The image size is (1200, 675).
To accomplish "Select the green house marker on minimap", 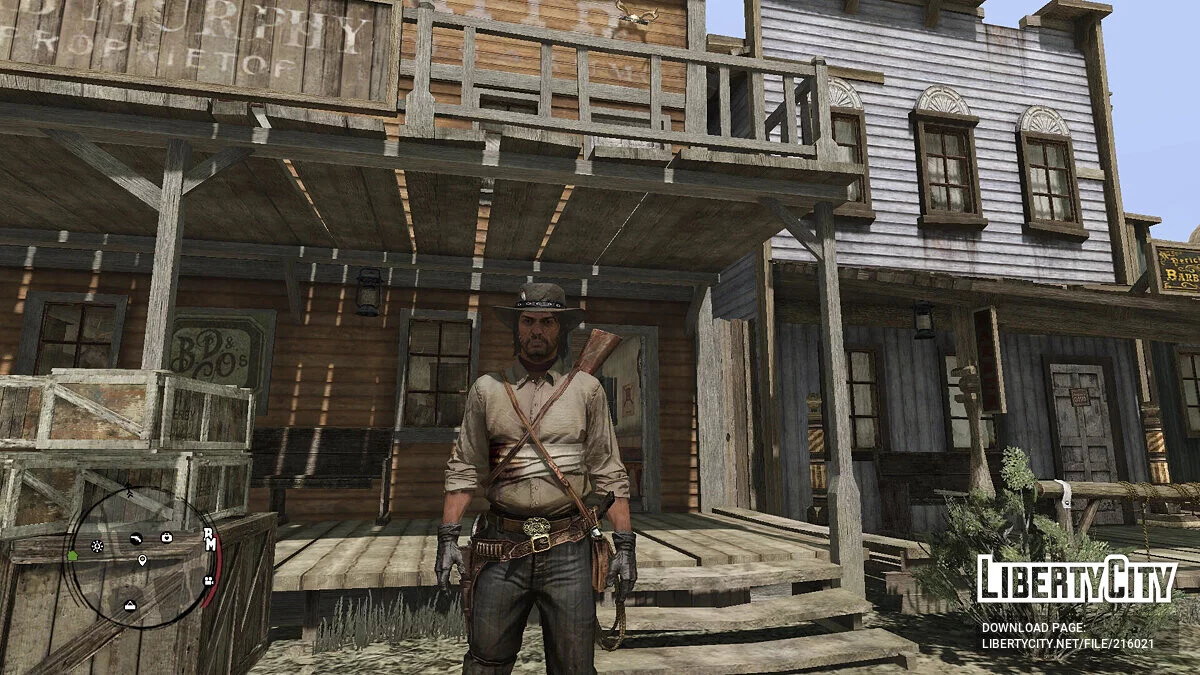I will tap(73, 554).
